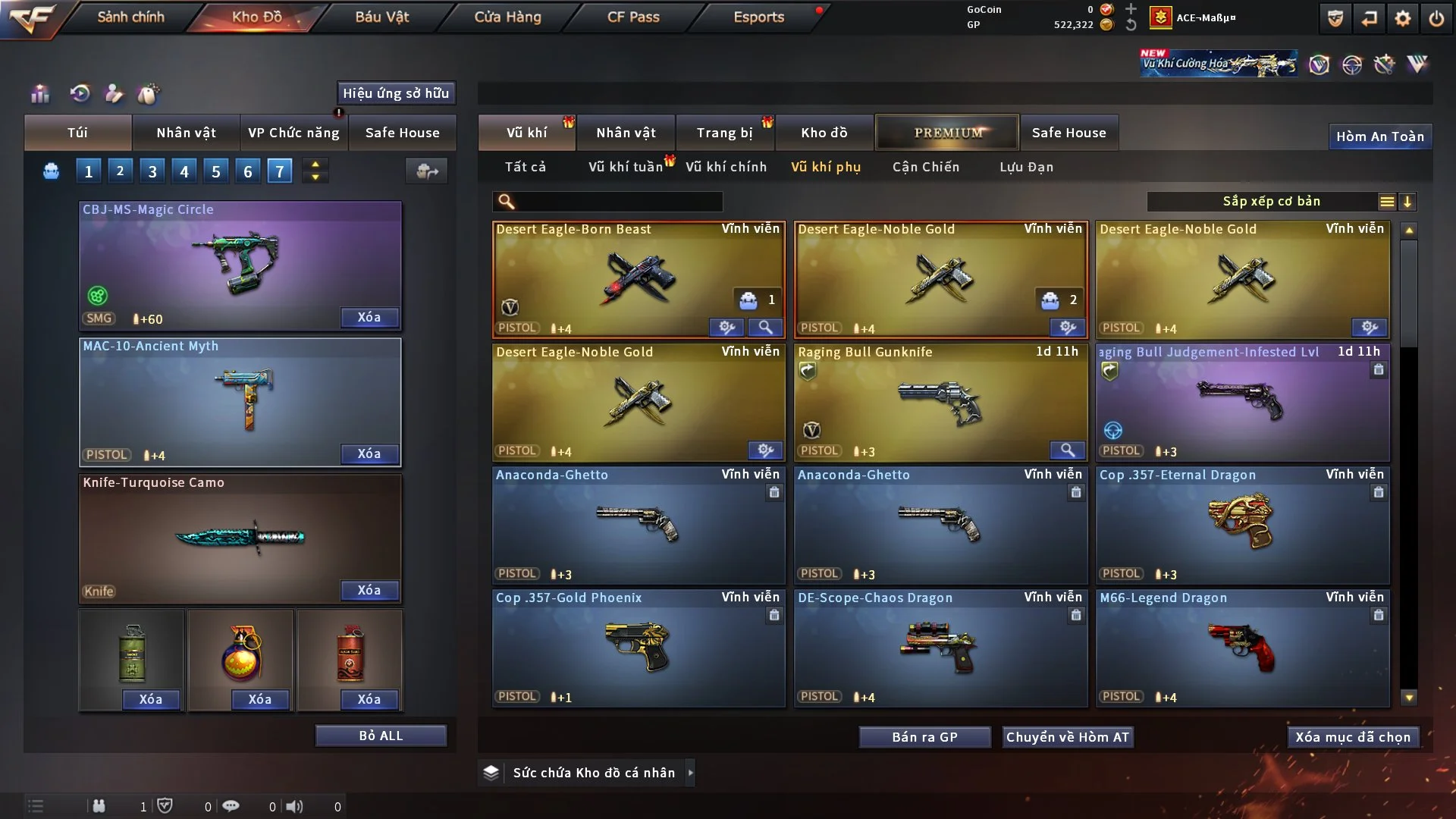Show Vũ khí chính primary weapons
Screen dimensions: 1456x819
[726, 167]
